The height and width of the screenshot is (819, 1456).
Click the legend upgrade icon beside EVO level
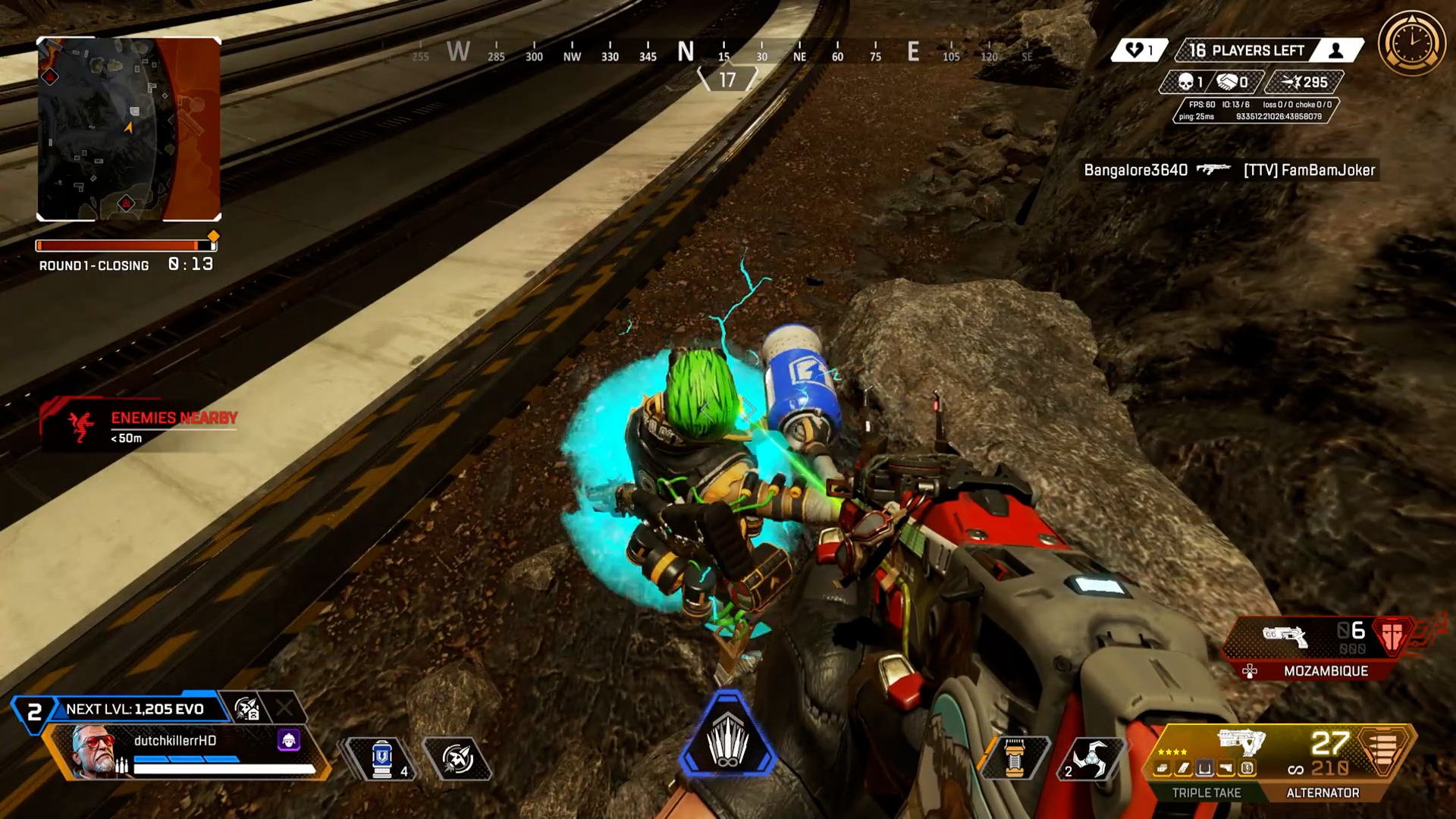pos(247,709)
